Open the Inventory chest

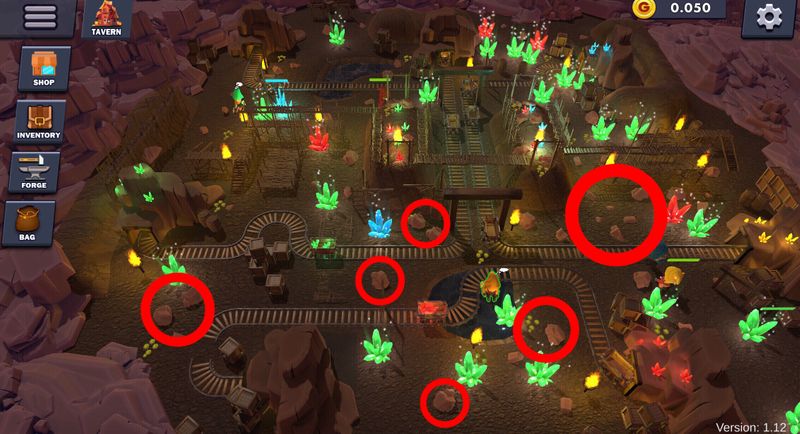point(39,121)
